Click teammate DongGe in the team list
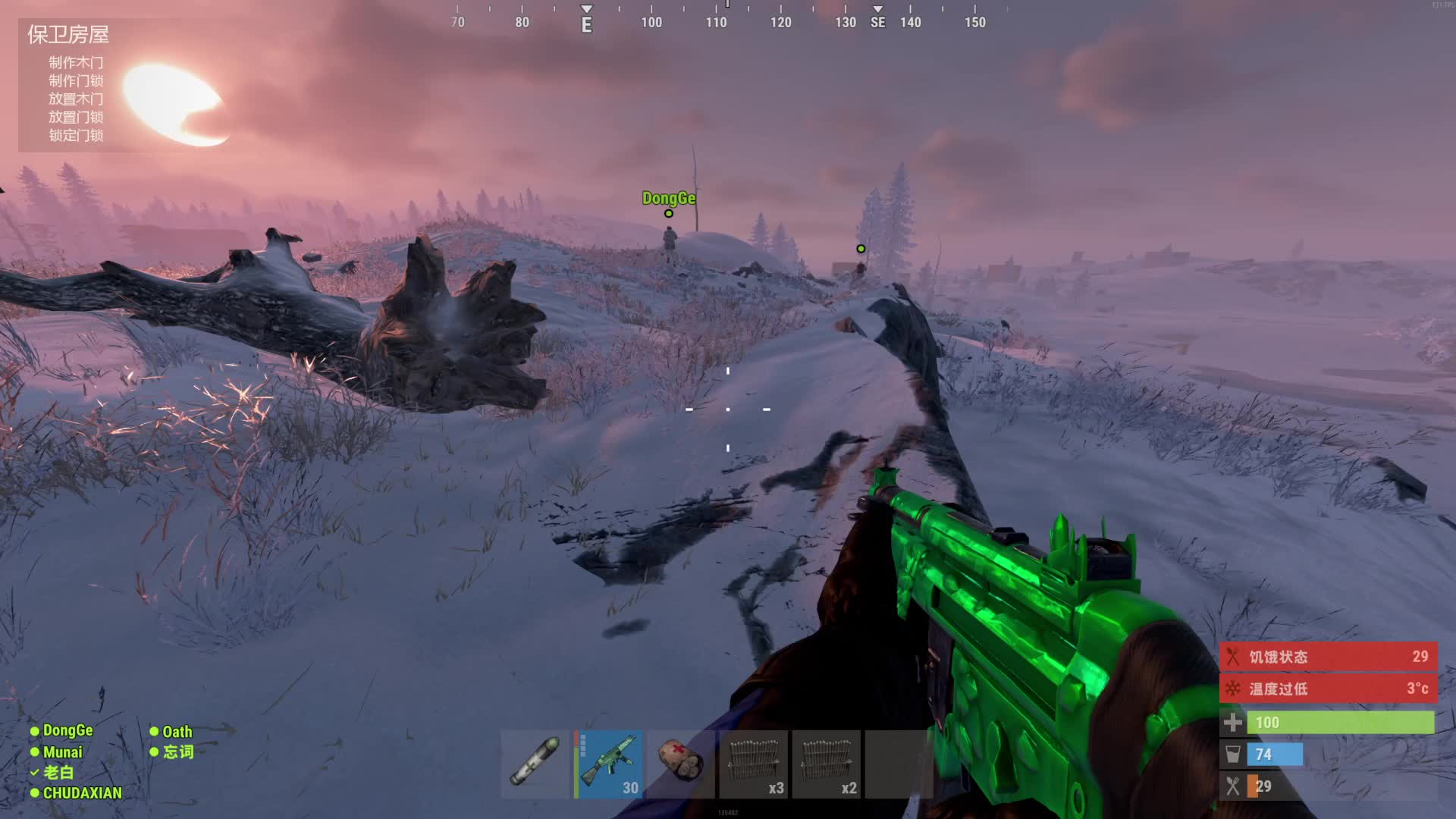 pyautogui.click(x=67, y=730)
